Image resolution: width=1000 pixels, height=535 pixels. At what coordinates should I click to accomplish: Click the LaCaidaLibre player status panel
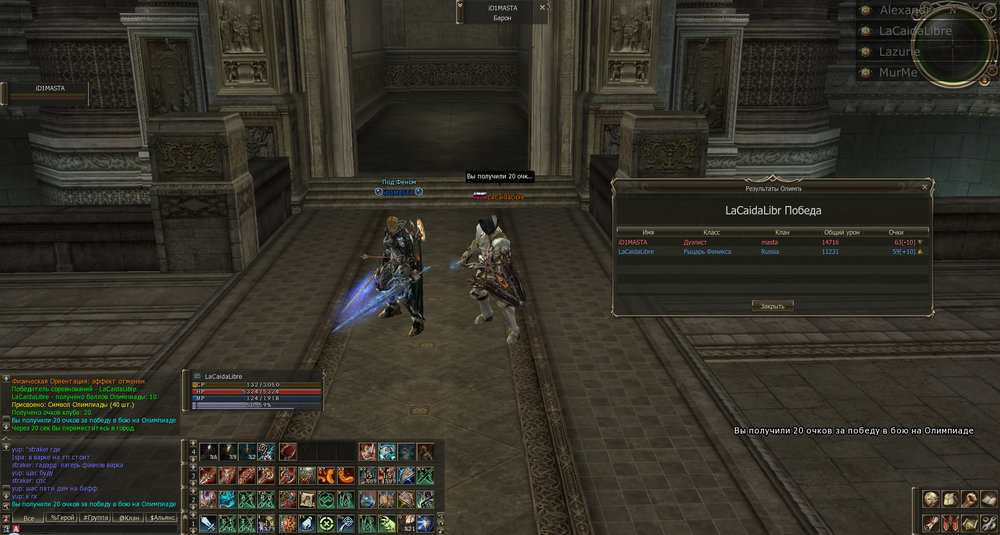click(255, 390)
